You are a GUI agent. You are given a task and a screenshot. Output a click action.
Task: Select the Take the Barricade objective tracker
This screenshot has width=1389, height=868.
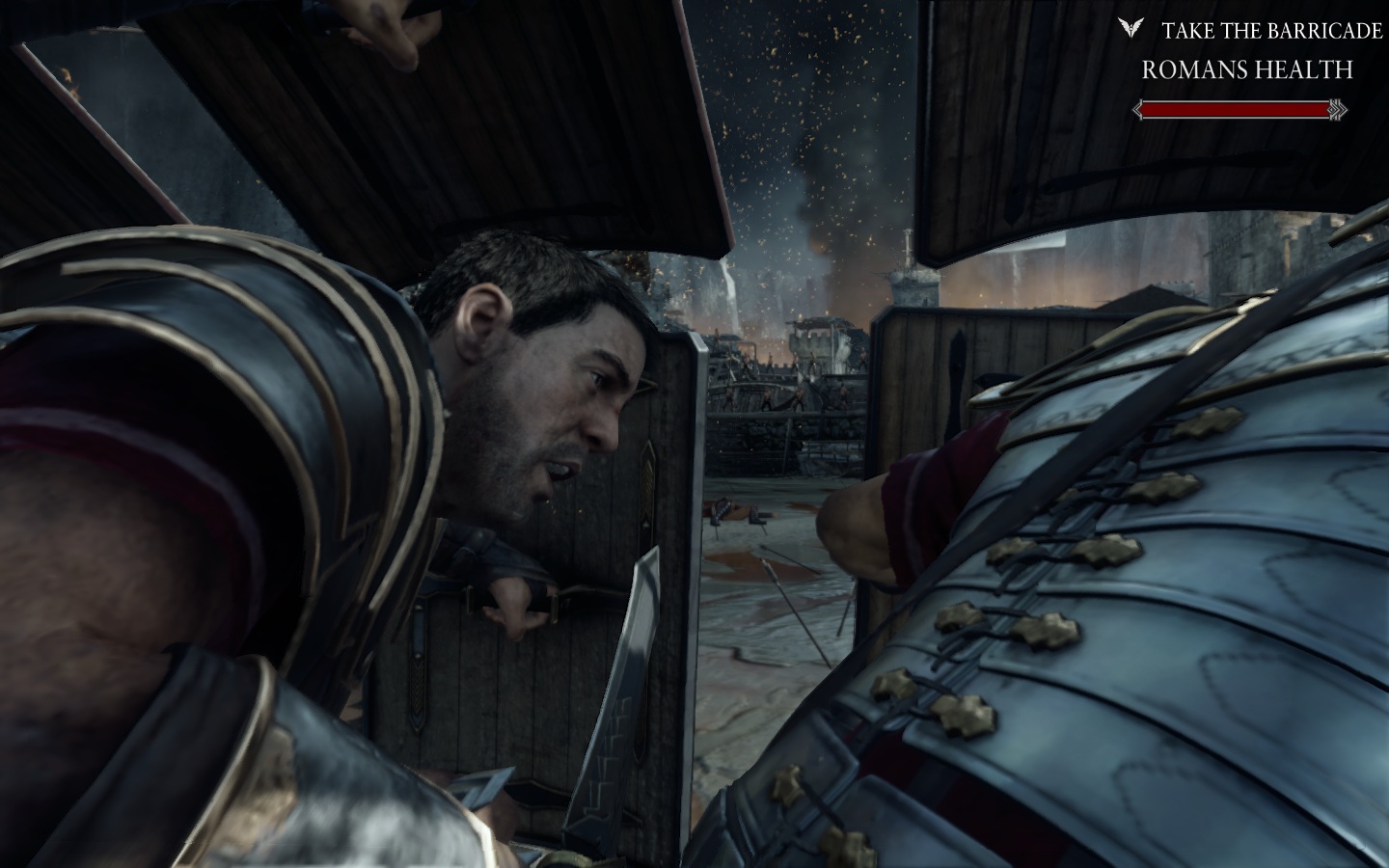[x=1271, y=31]
